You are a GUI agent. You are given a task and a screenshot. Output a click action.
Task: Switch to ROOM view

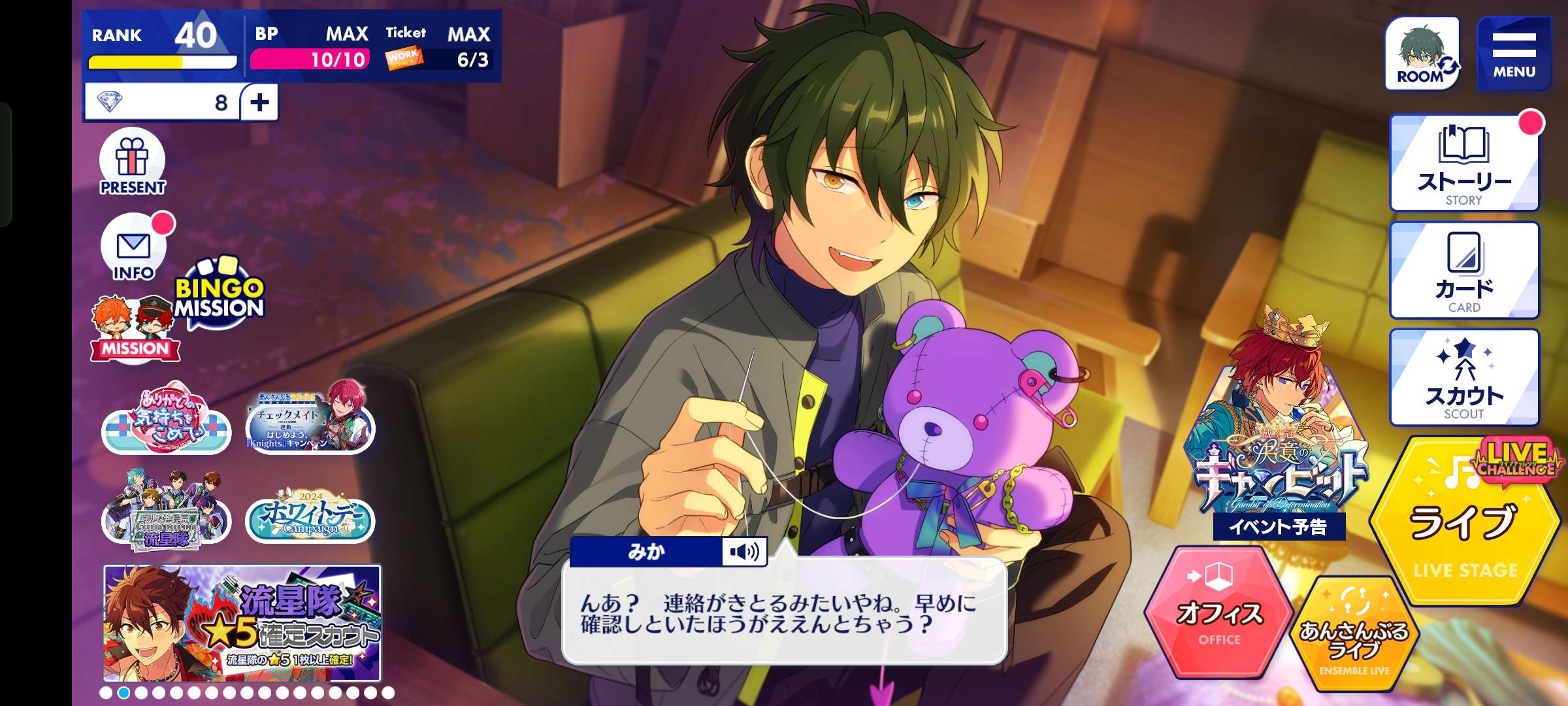(x=1422, y=54)
